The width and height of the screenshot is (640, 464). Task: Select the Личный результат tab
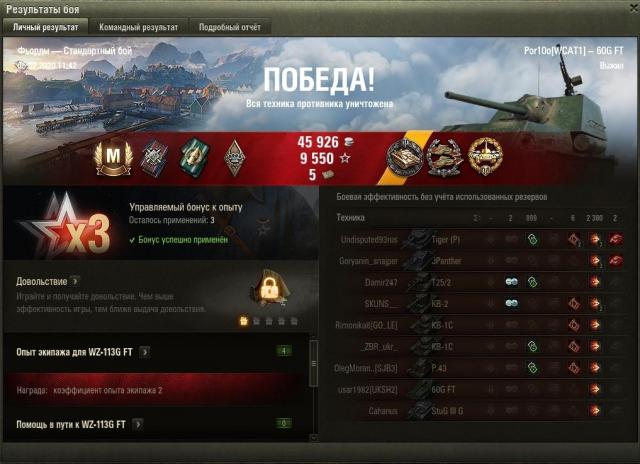point(44,27)
